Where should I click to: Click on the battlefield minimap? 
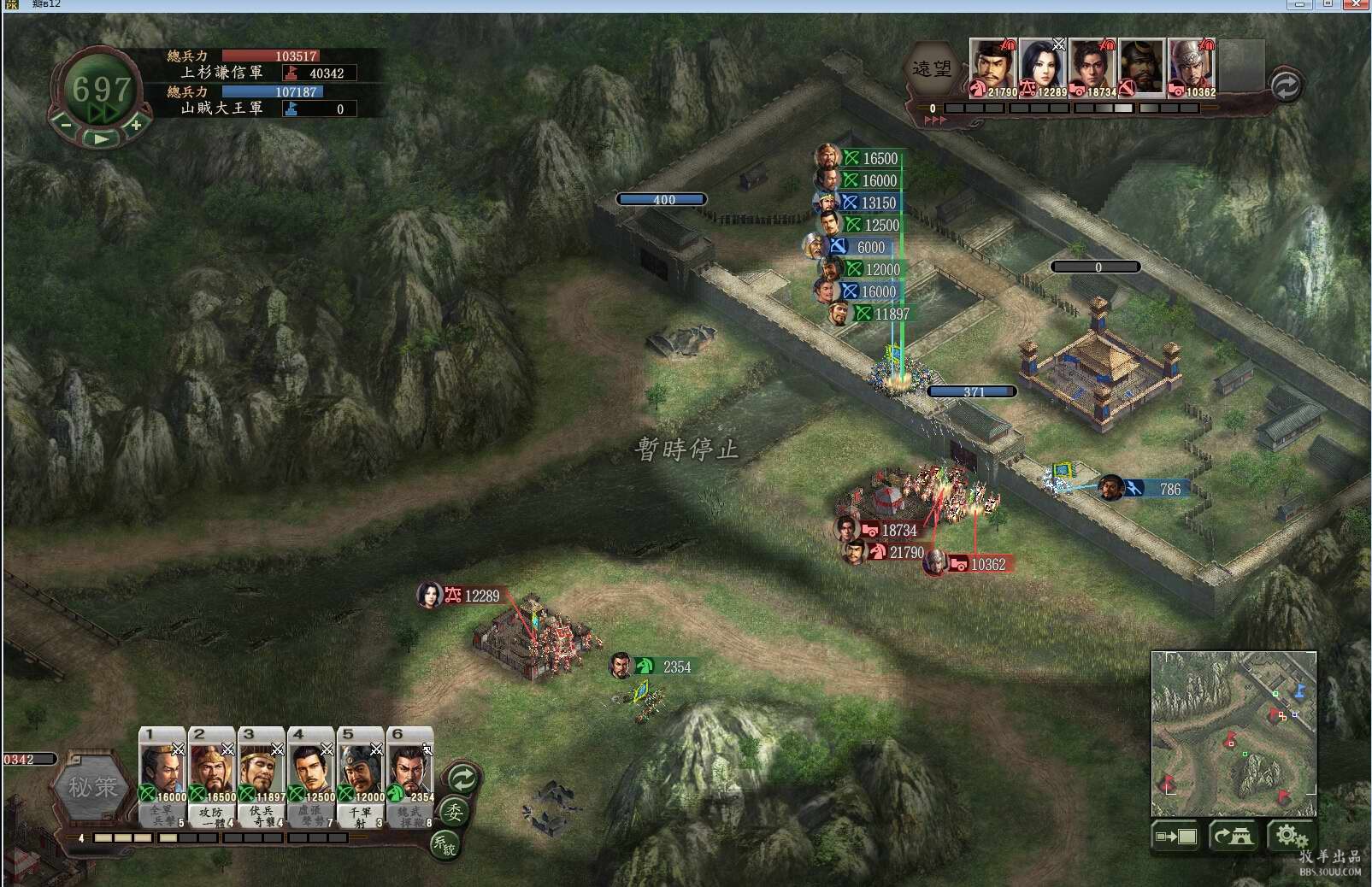point(1233,732)
